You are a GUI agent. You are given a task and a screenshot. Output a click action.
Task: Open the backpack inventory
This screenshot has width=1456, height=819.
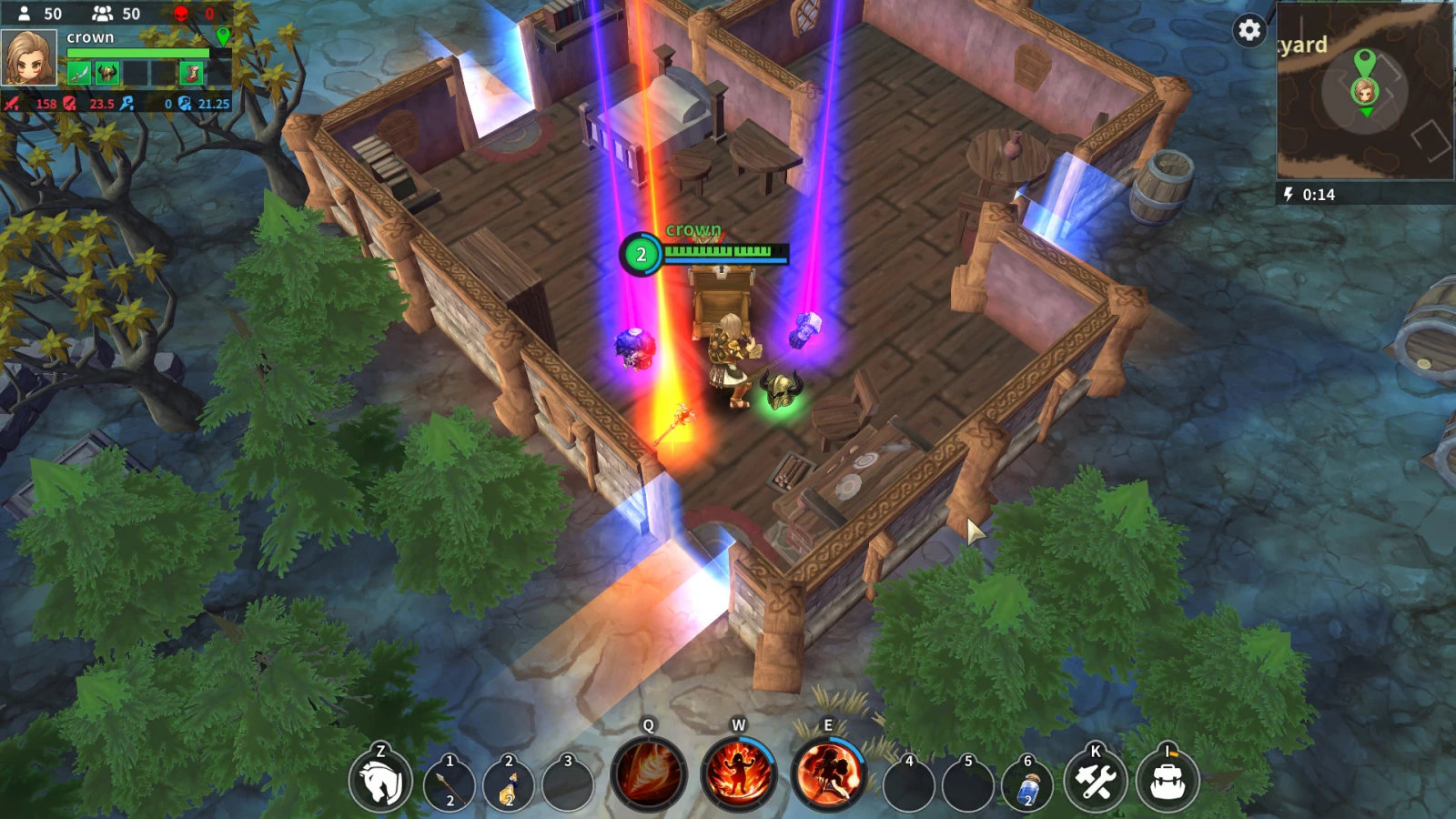click(x=1168, y=782)
